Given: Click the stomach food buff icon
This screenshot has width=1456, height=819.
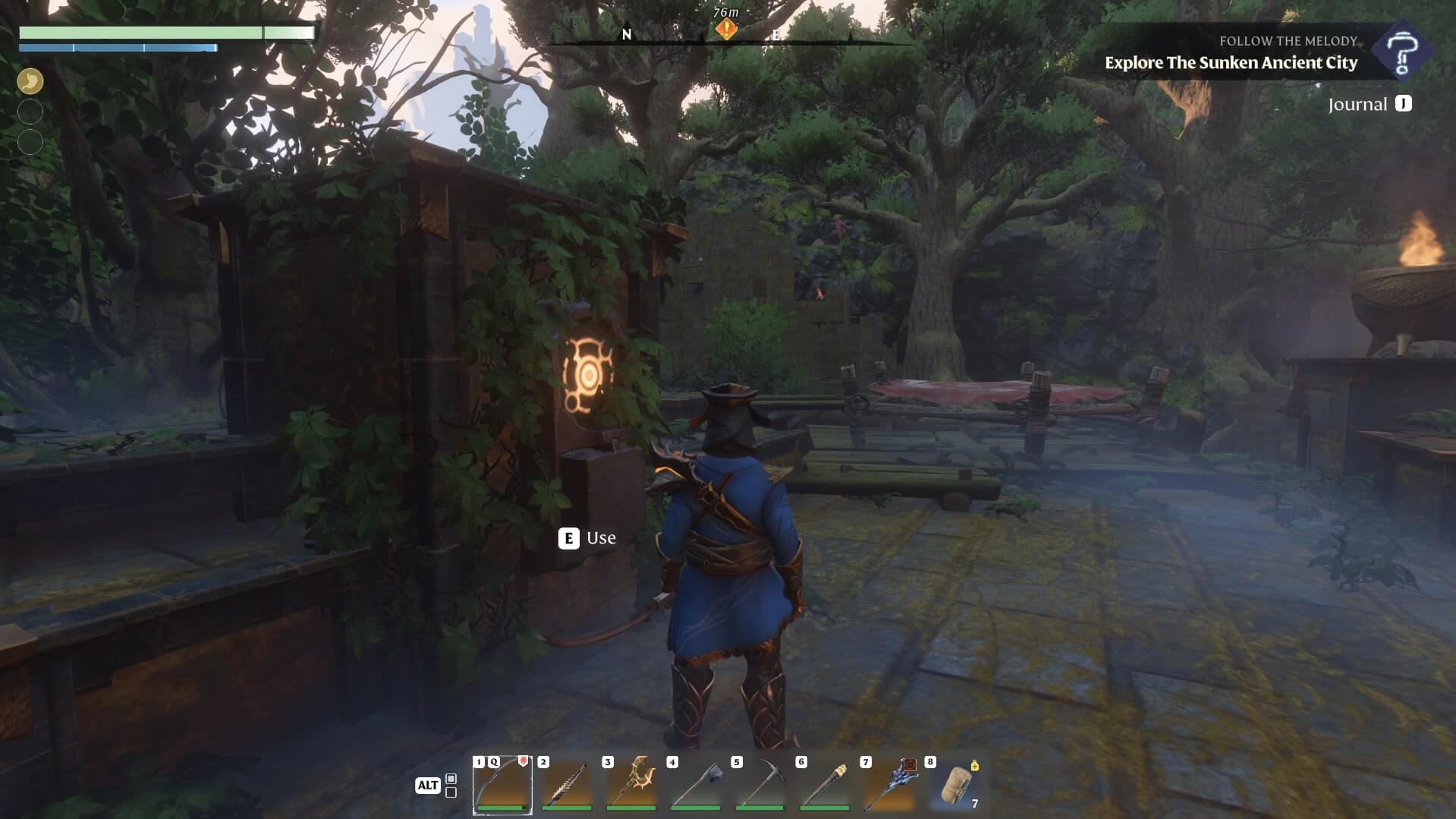Looking at the screenshot, I should (30, 81).
